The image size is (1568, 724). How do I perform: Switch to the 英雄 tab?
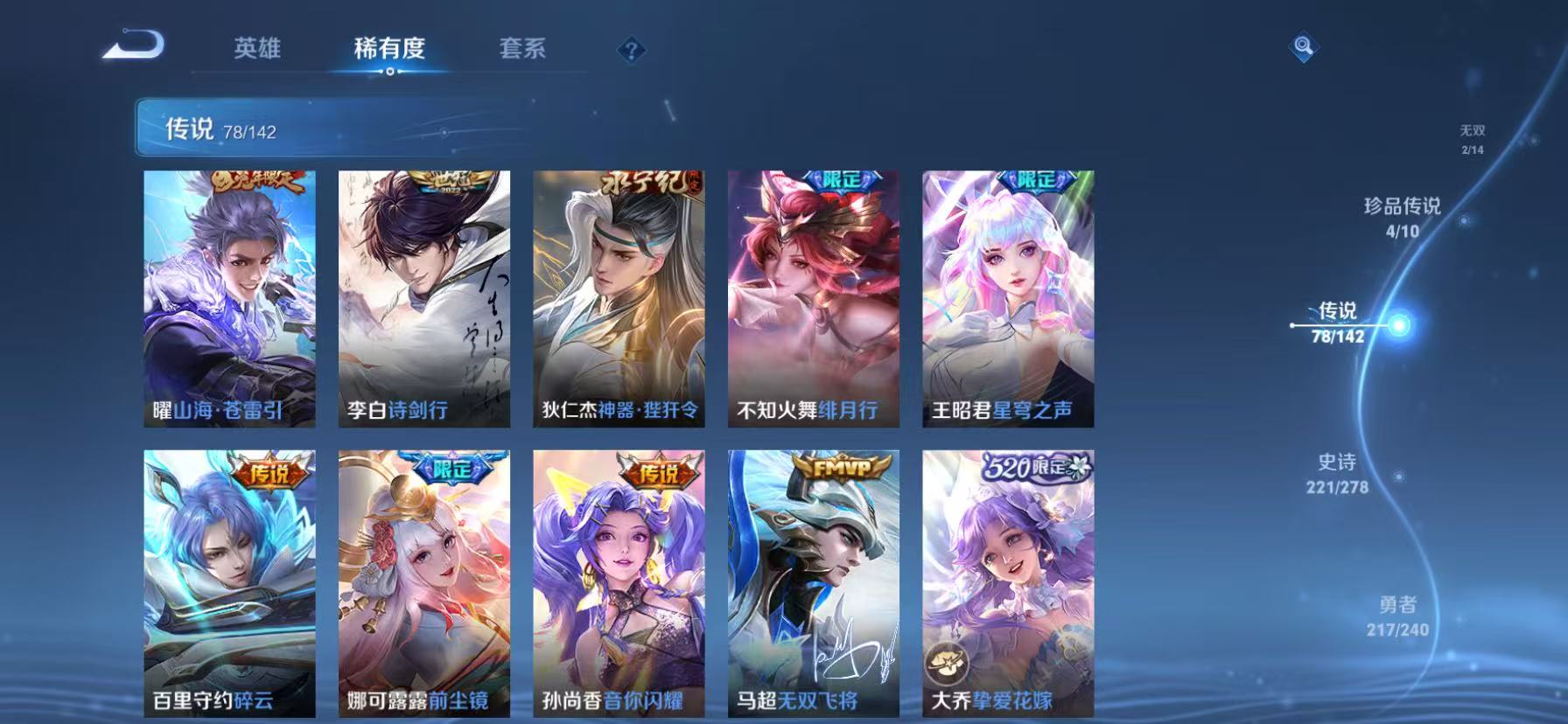(256, 50)
